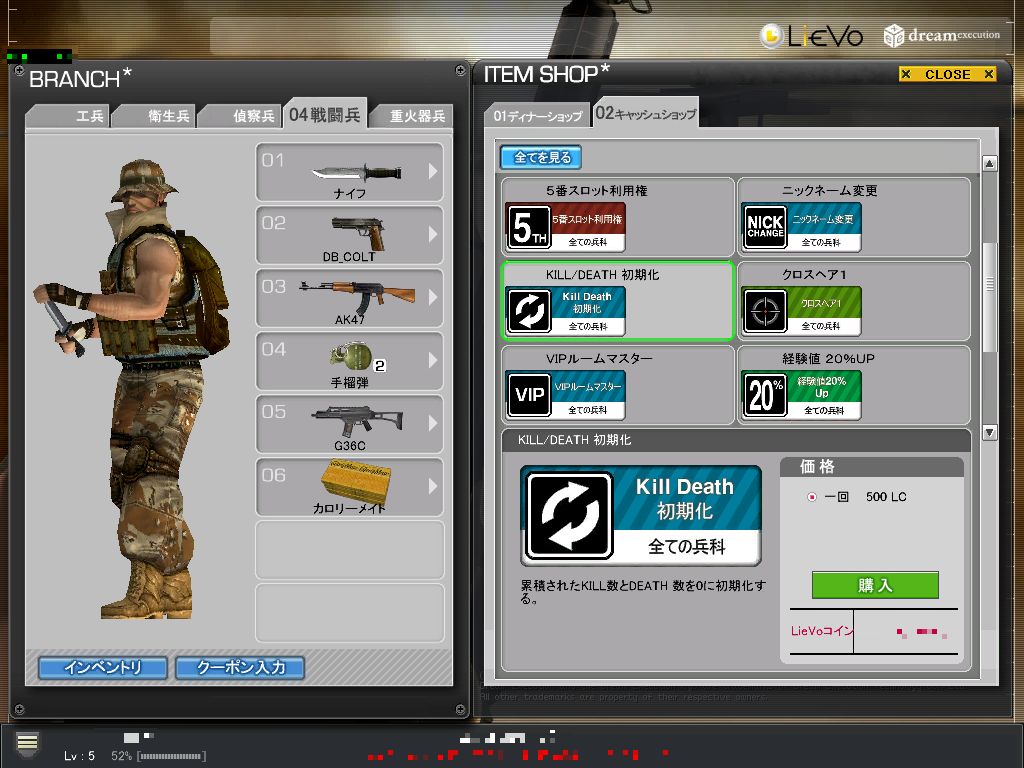Choose the ニックネーム変更 shop item

[853, 217]
